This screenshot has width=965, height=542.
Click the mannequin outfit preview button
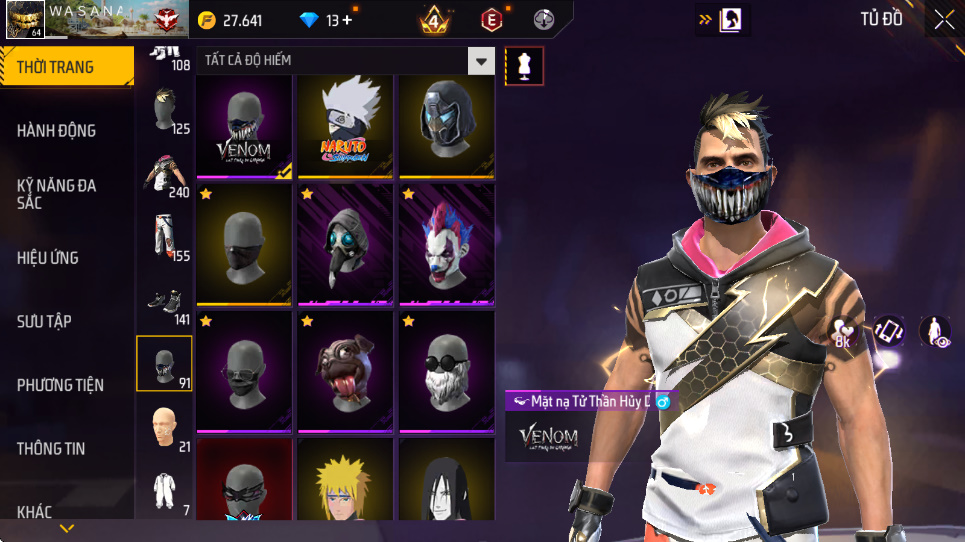(x=525, y=66)
